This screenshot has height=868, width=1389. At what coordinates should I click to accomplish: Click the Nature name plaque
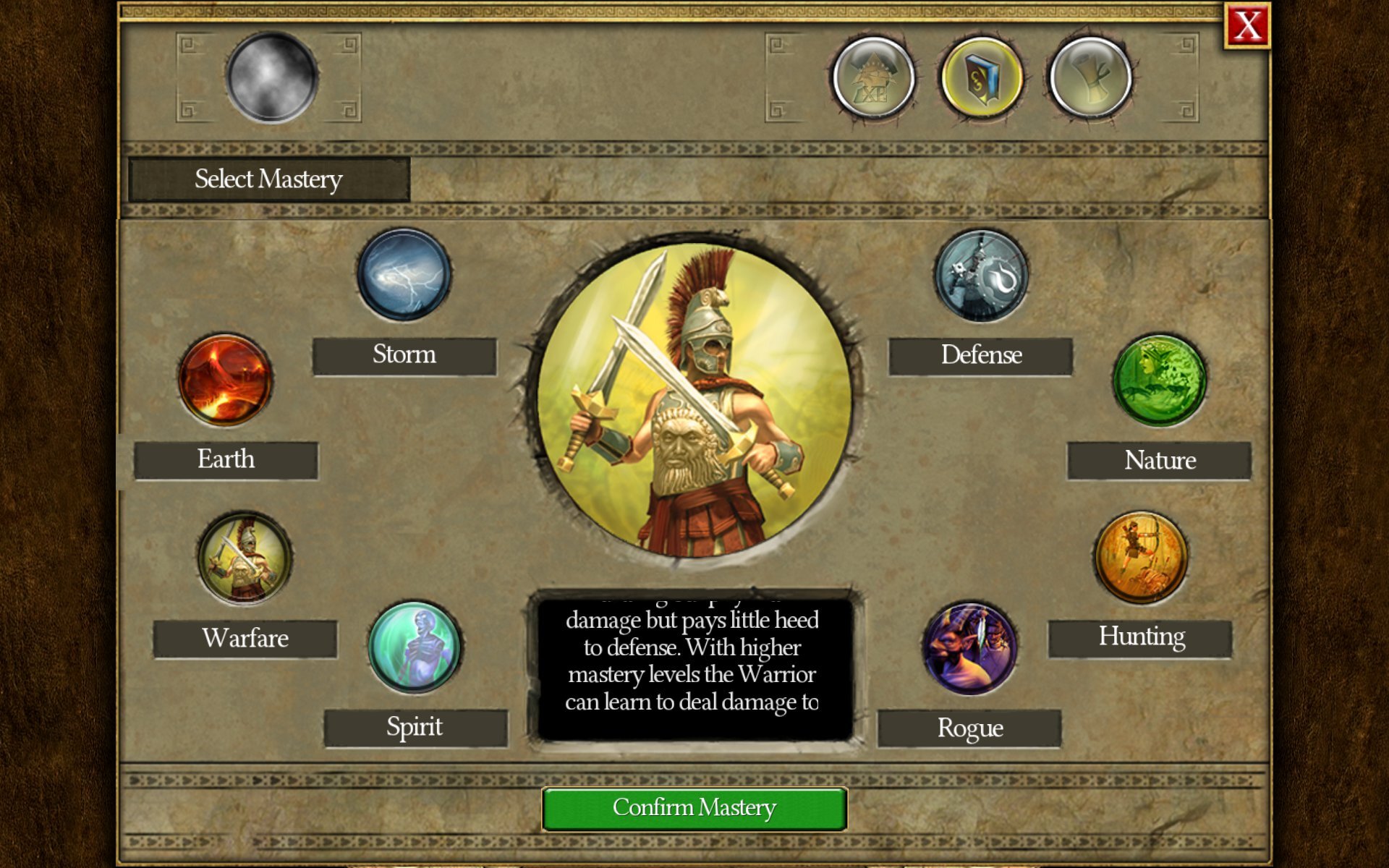(x=1158, y=460)
